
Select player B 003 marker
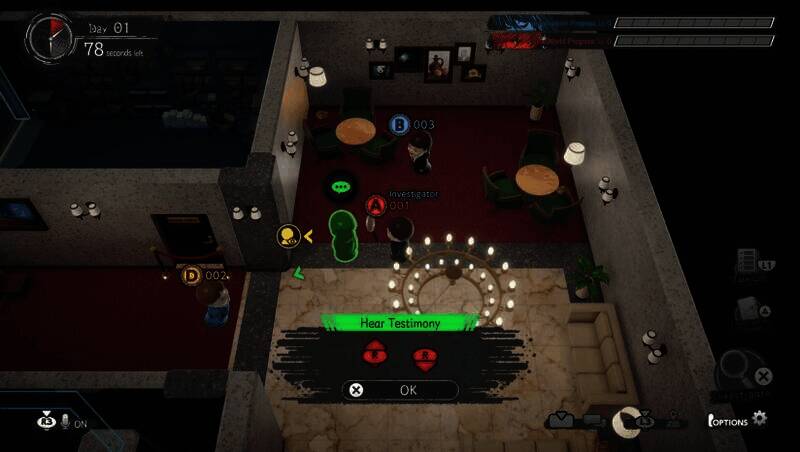point(399,125)
